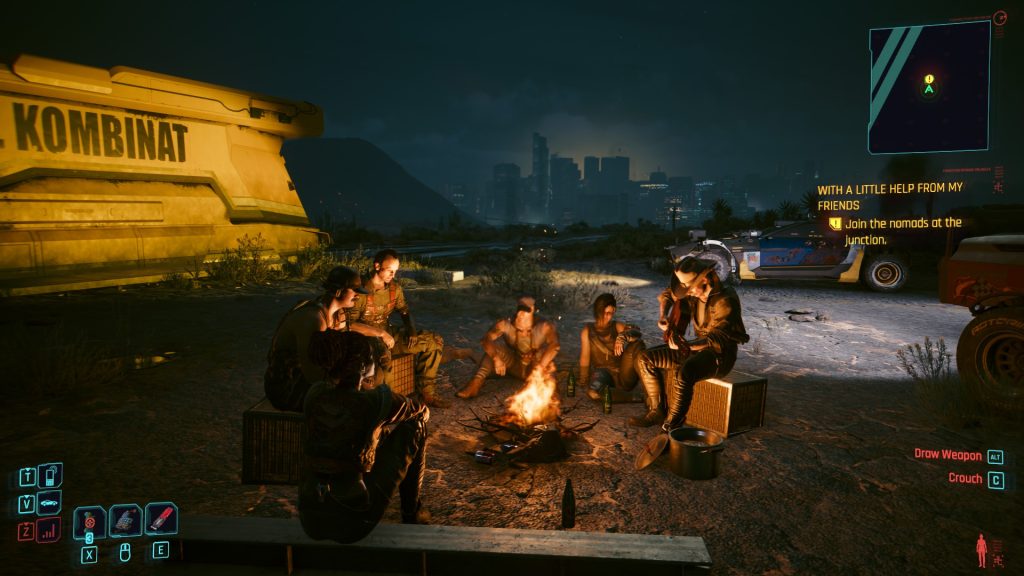
Task: Select the grenade quick slot
Action: point(89,521)
